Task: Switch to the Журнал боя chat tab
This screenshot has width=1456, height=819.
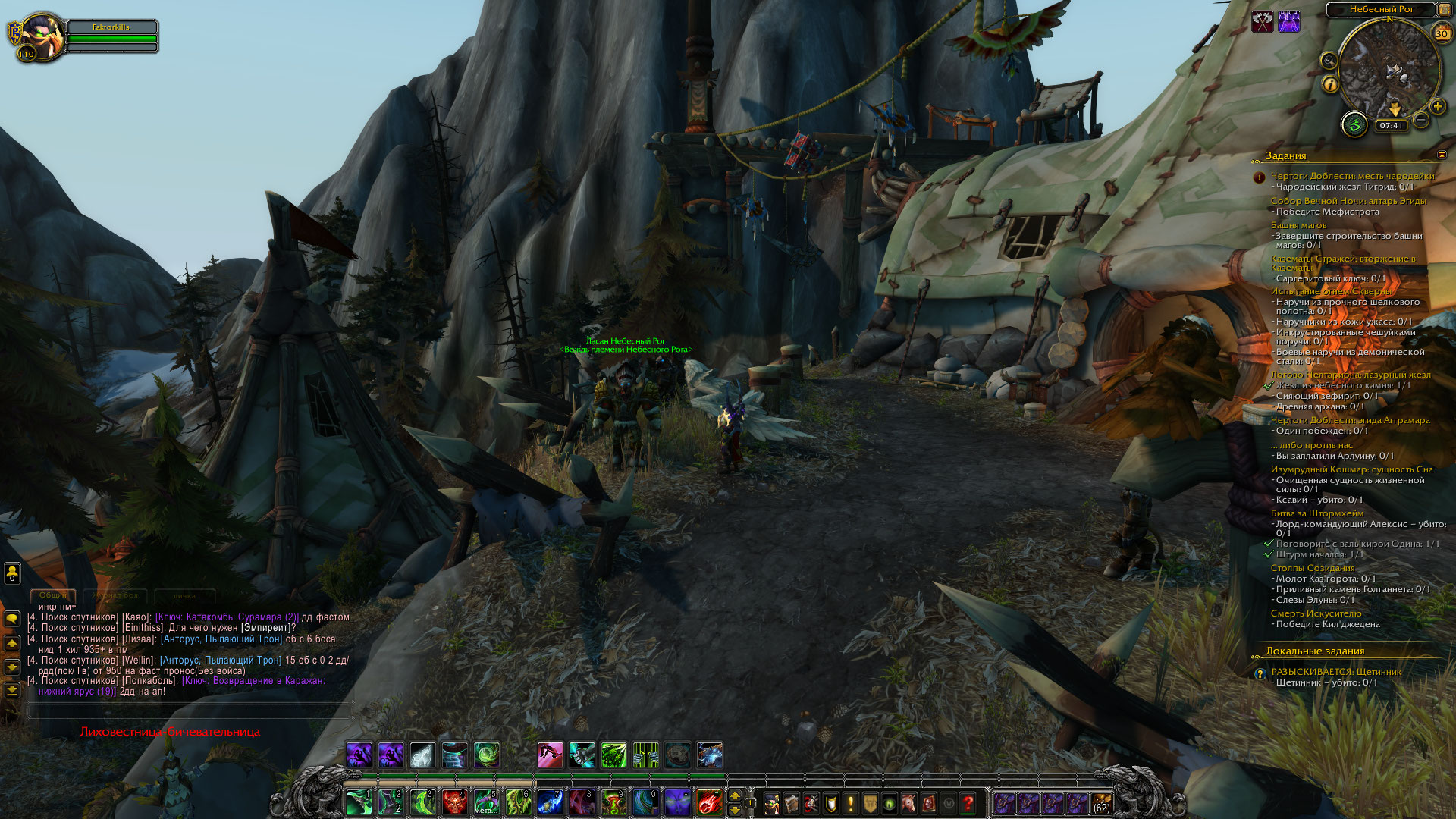Action: point(115,596)
